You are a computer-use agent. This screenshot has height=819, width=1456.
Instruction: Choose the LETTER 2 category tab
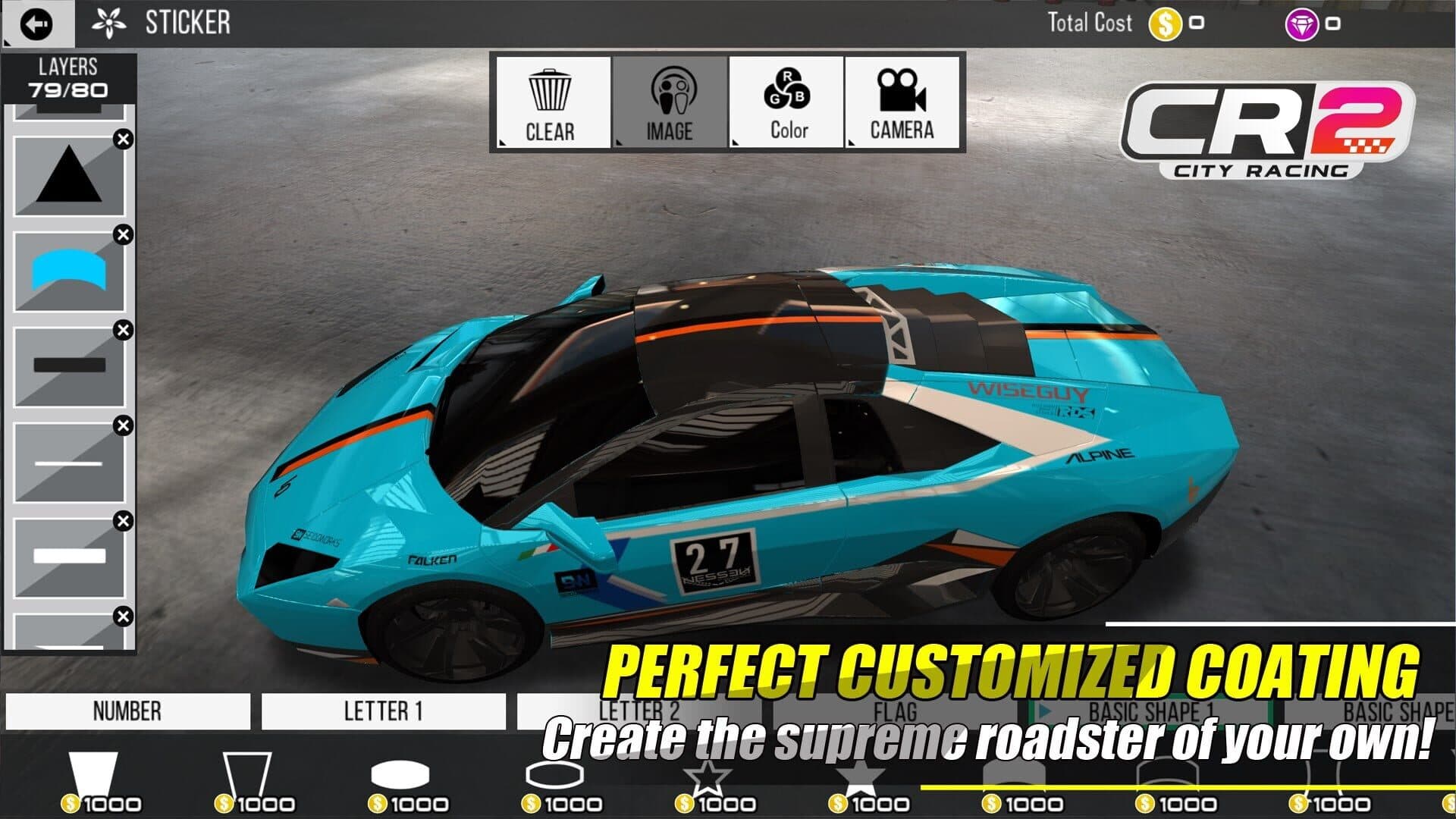tap(639, 711)
